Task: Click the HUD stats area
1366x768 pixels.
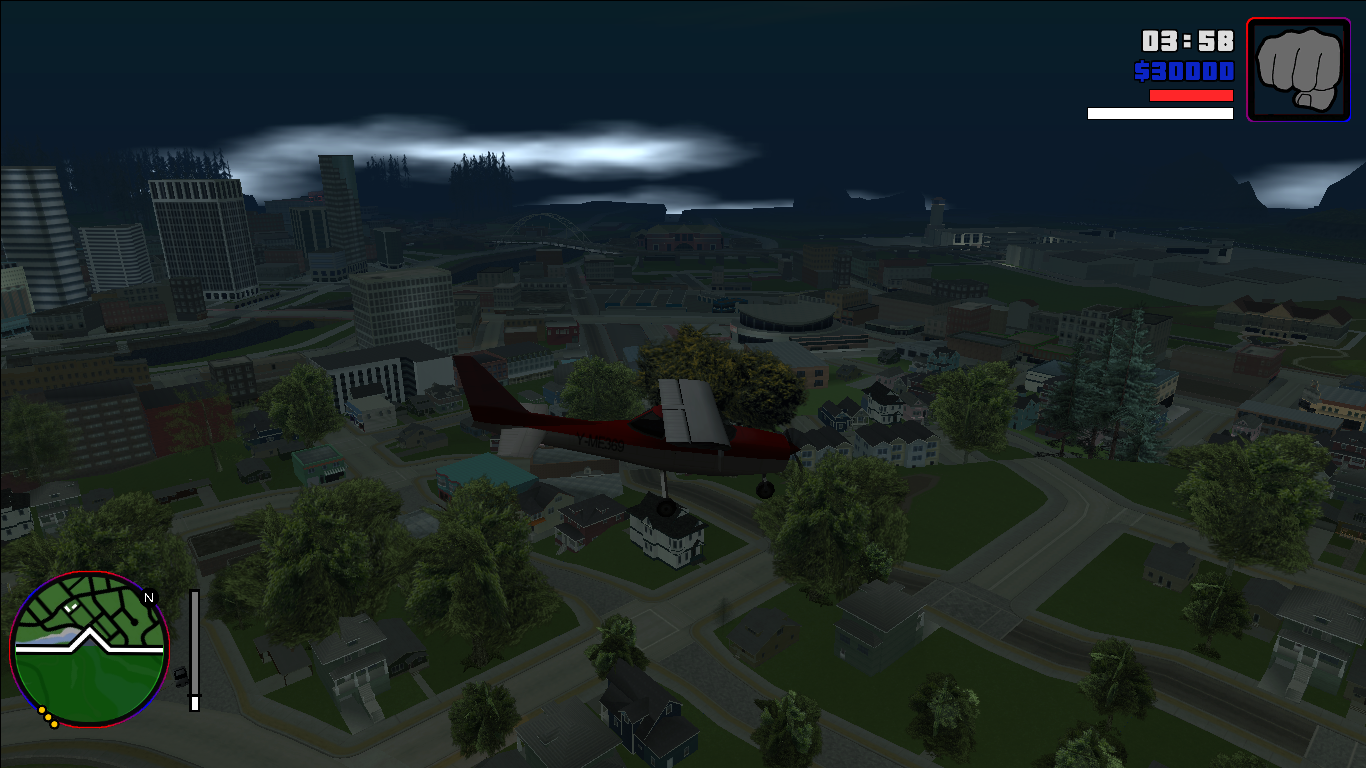Action: [1190, 70]
